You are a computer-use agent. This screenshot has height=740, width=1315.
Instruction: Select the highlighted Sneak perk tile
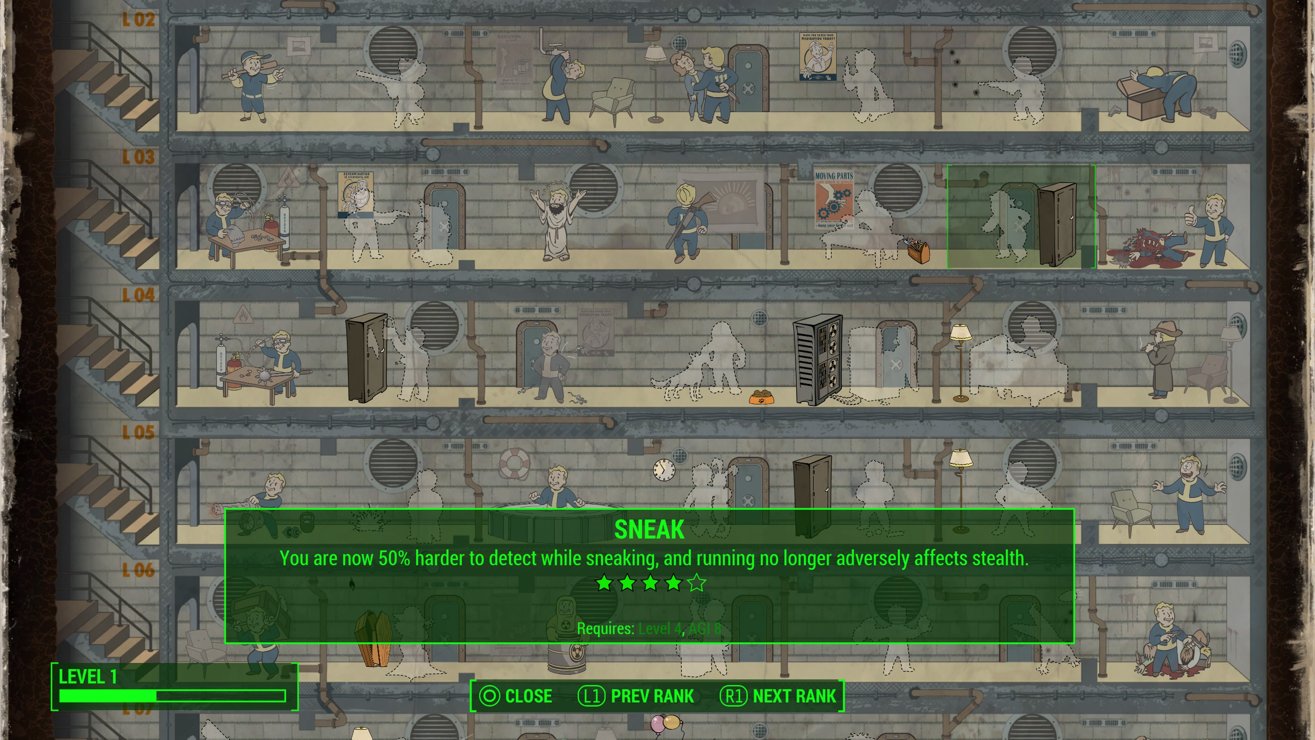point(1020,217)
